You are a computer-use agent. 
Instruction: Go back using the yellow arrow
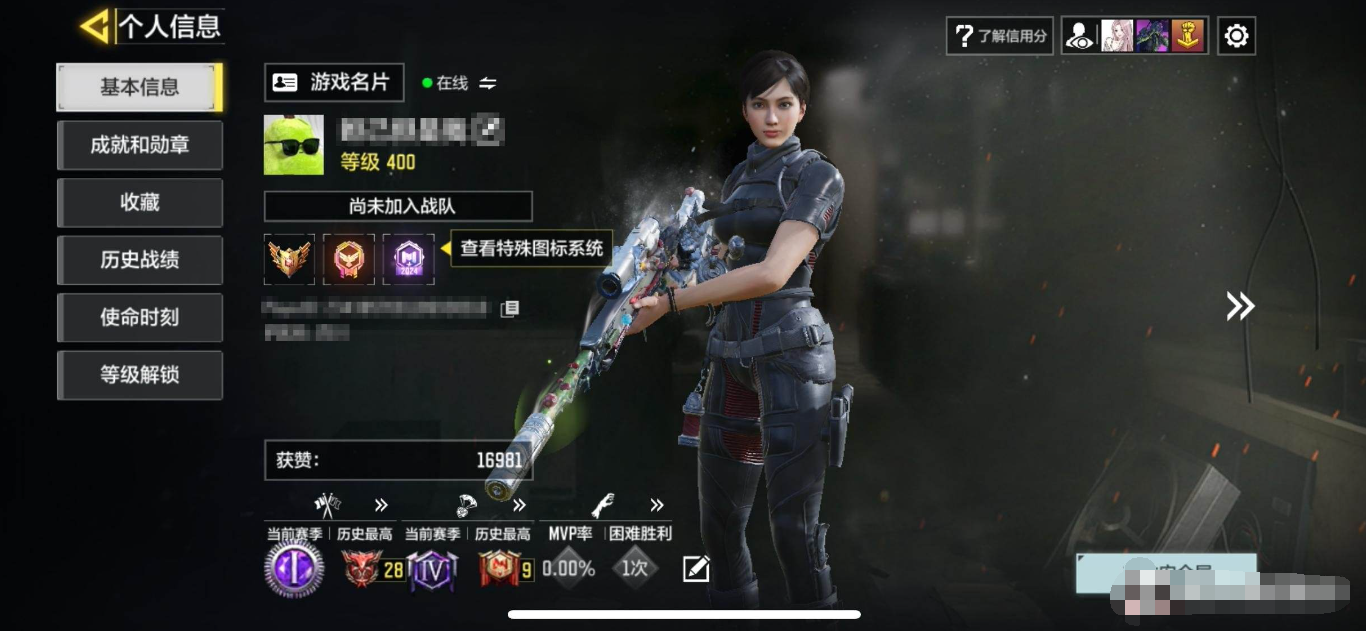point(95,27)
